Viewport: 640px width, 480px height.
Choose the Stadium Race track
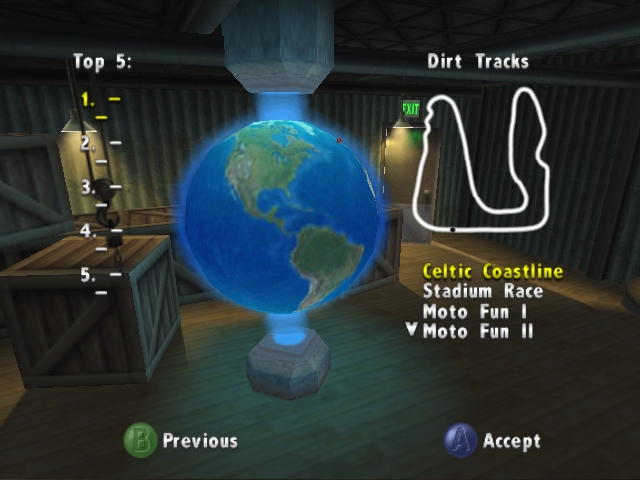coord(482,291)
